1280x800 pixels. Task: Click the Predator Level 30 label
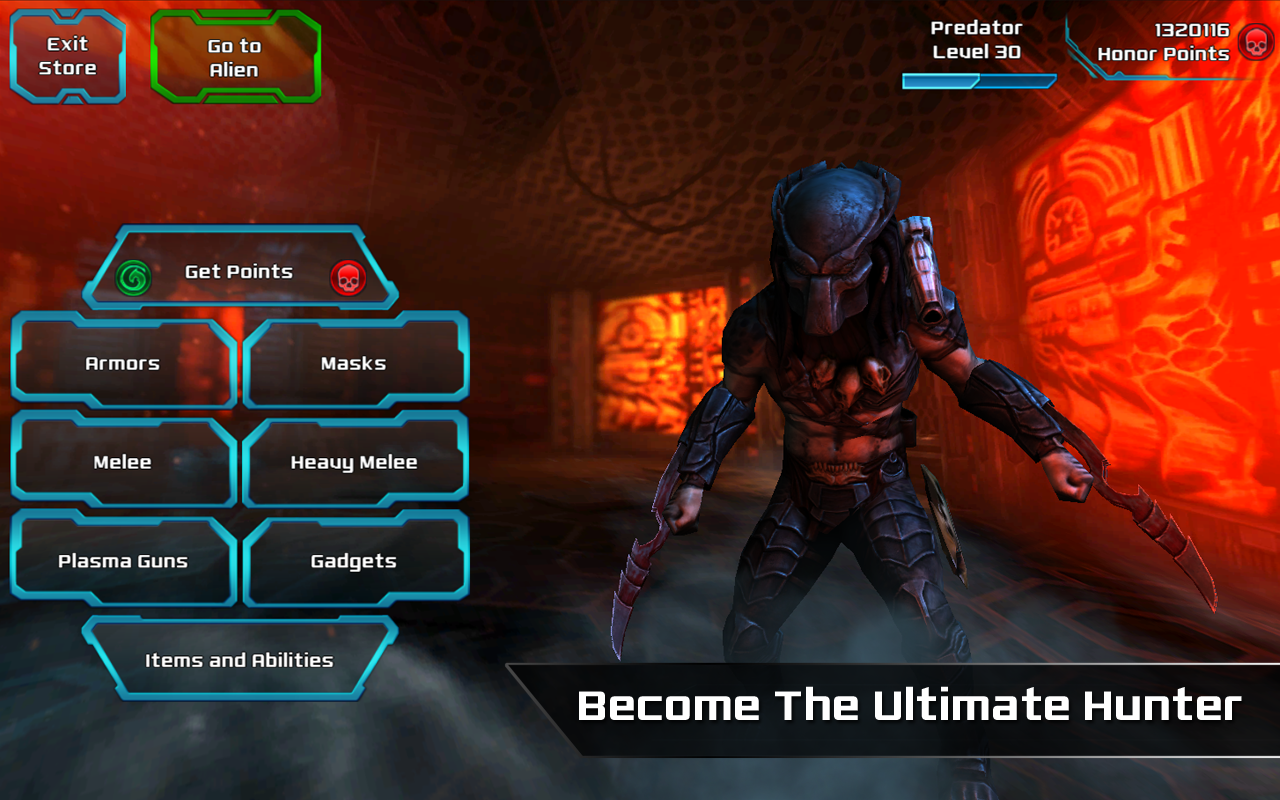[975, 42]
